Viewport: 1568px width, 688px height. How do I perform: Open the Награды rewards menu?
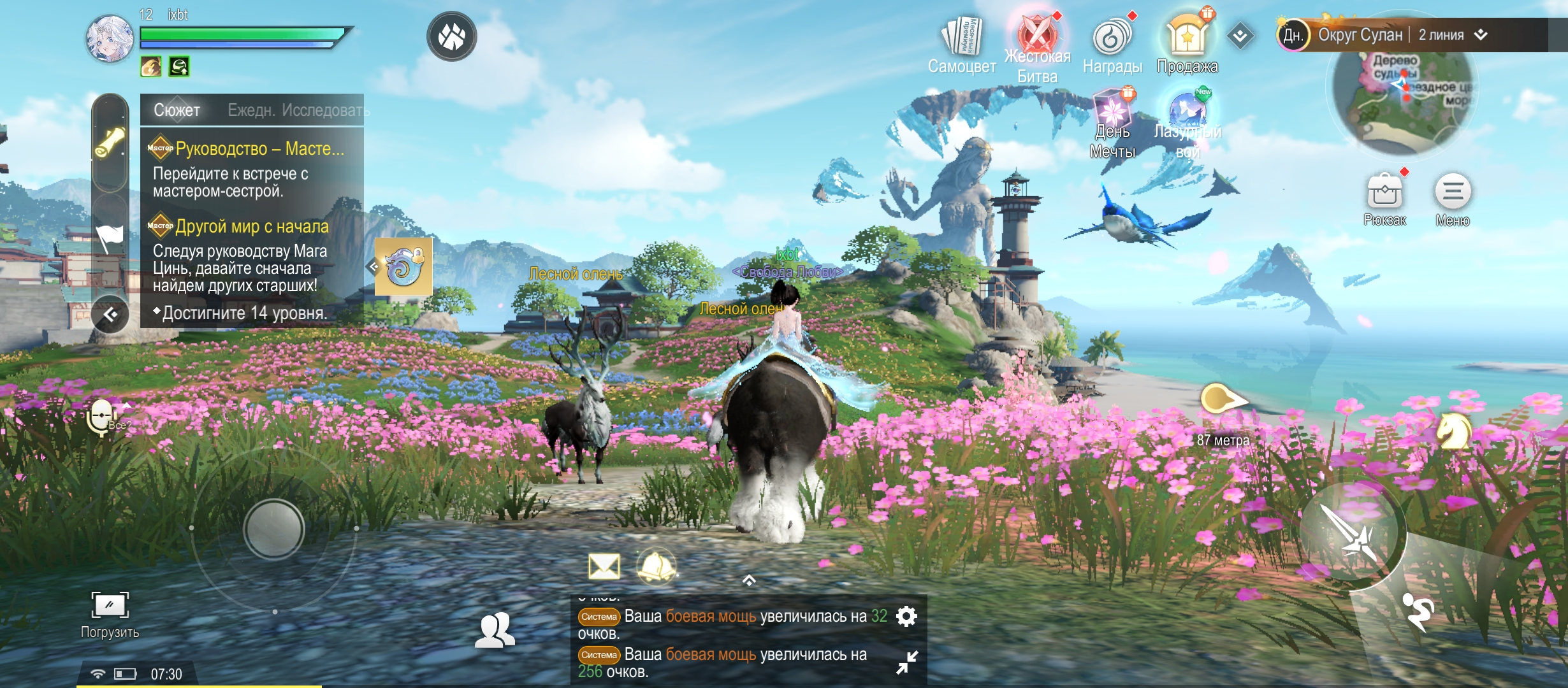(1112, 38)
